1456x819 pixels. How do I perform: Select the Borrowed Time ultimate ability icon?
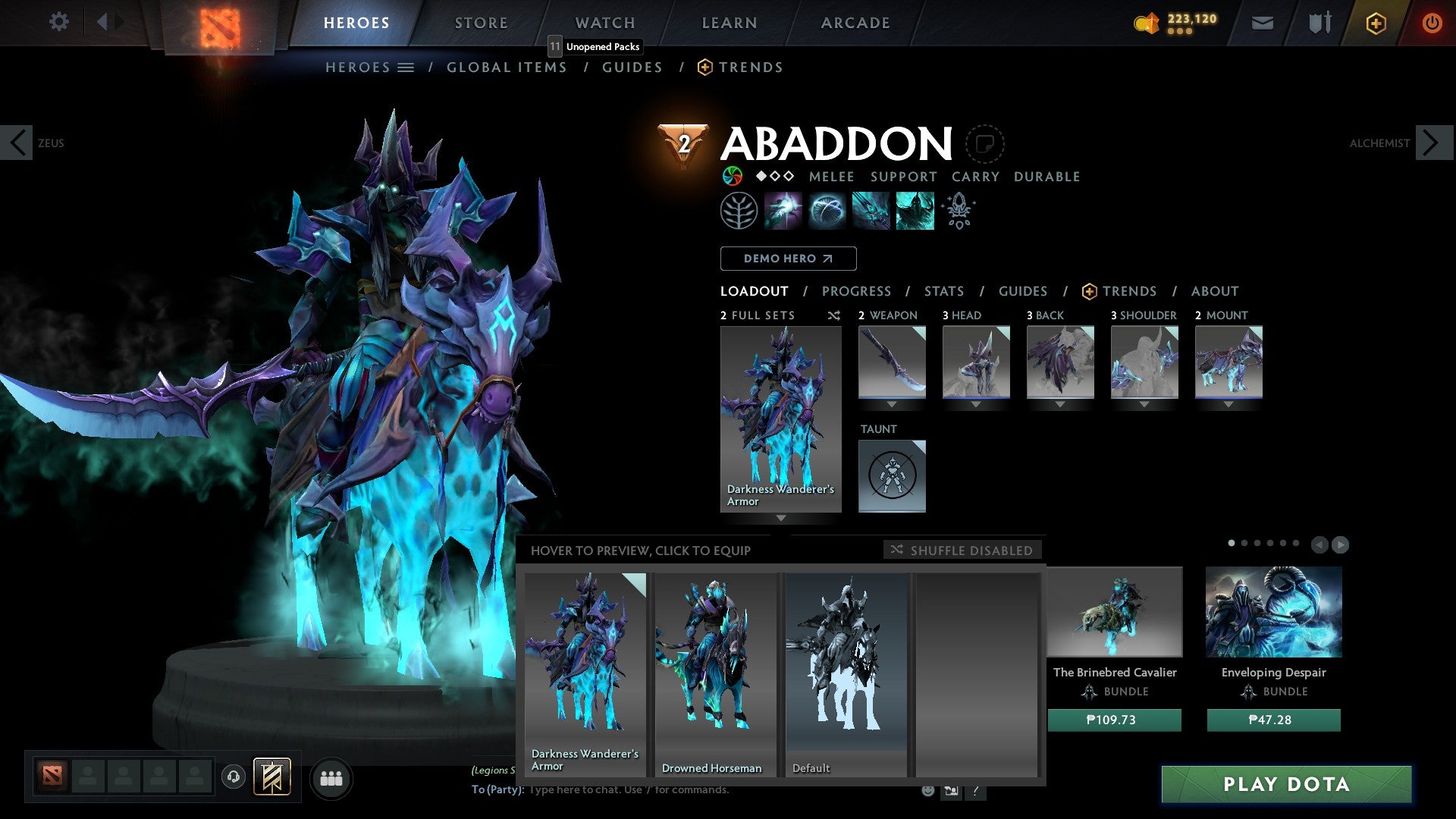point(915,210)
